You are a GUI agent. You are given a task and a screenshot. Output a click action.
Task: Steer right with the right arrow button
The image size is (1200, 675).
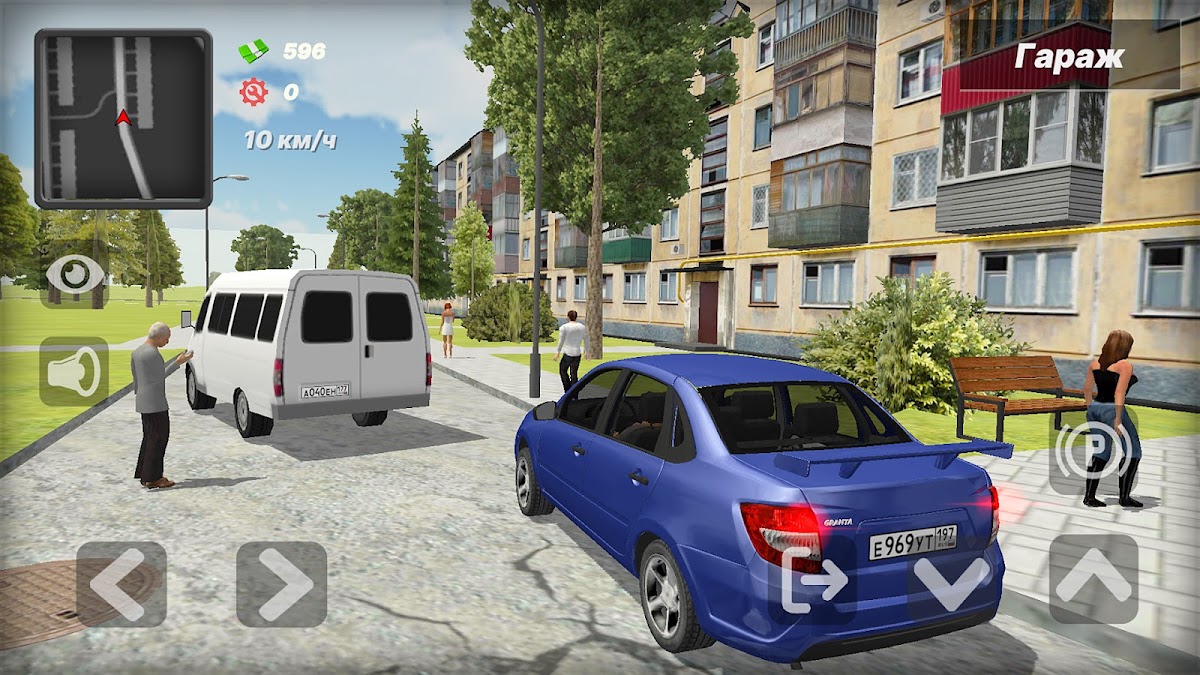click(x=281, y=584)
